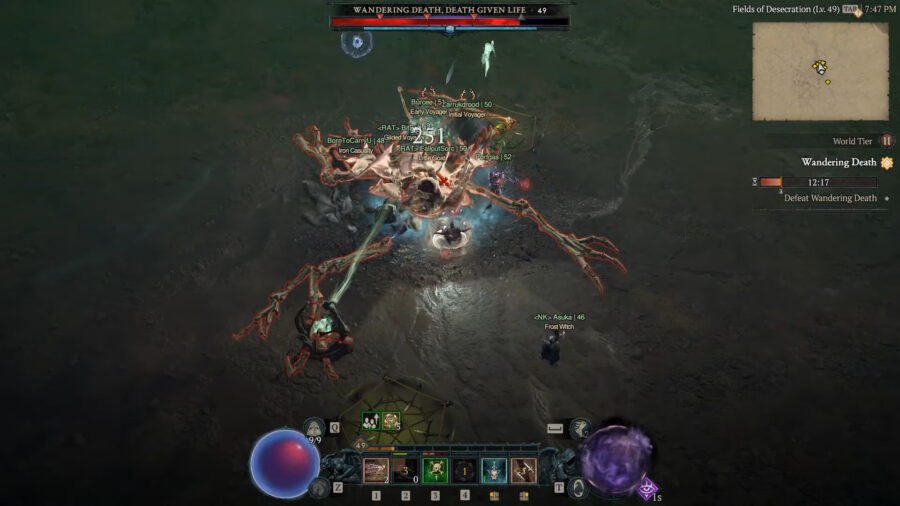Cast the green skull skill

coord(435,470)
